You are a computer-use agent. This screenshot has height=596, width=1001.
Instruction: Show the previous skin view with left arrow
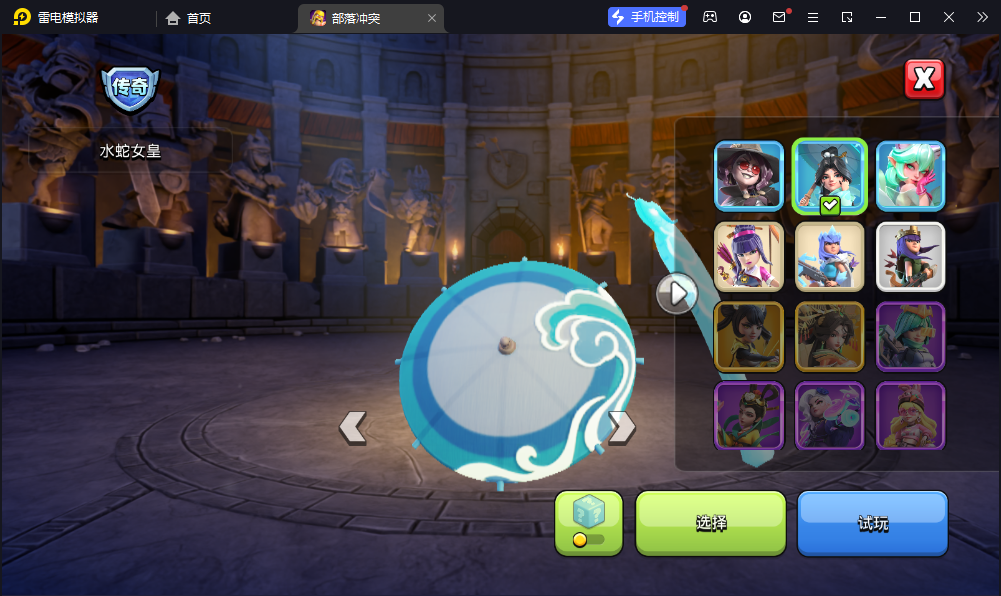pyautogui.click(x=353, y=427)
